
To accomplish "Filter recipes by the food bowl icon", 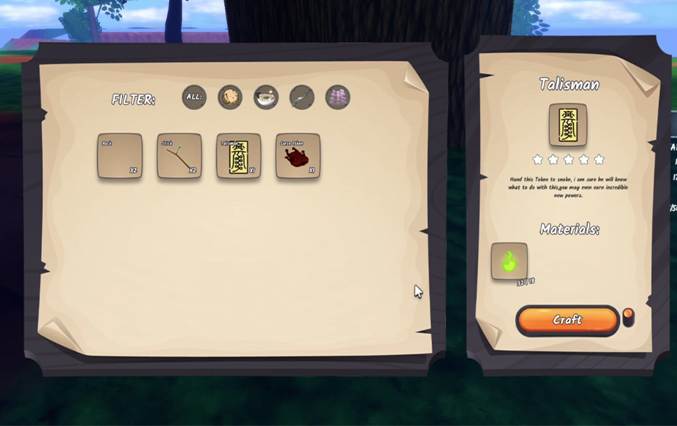I will coord(266,97).
